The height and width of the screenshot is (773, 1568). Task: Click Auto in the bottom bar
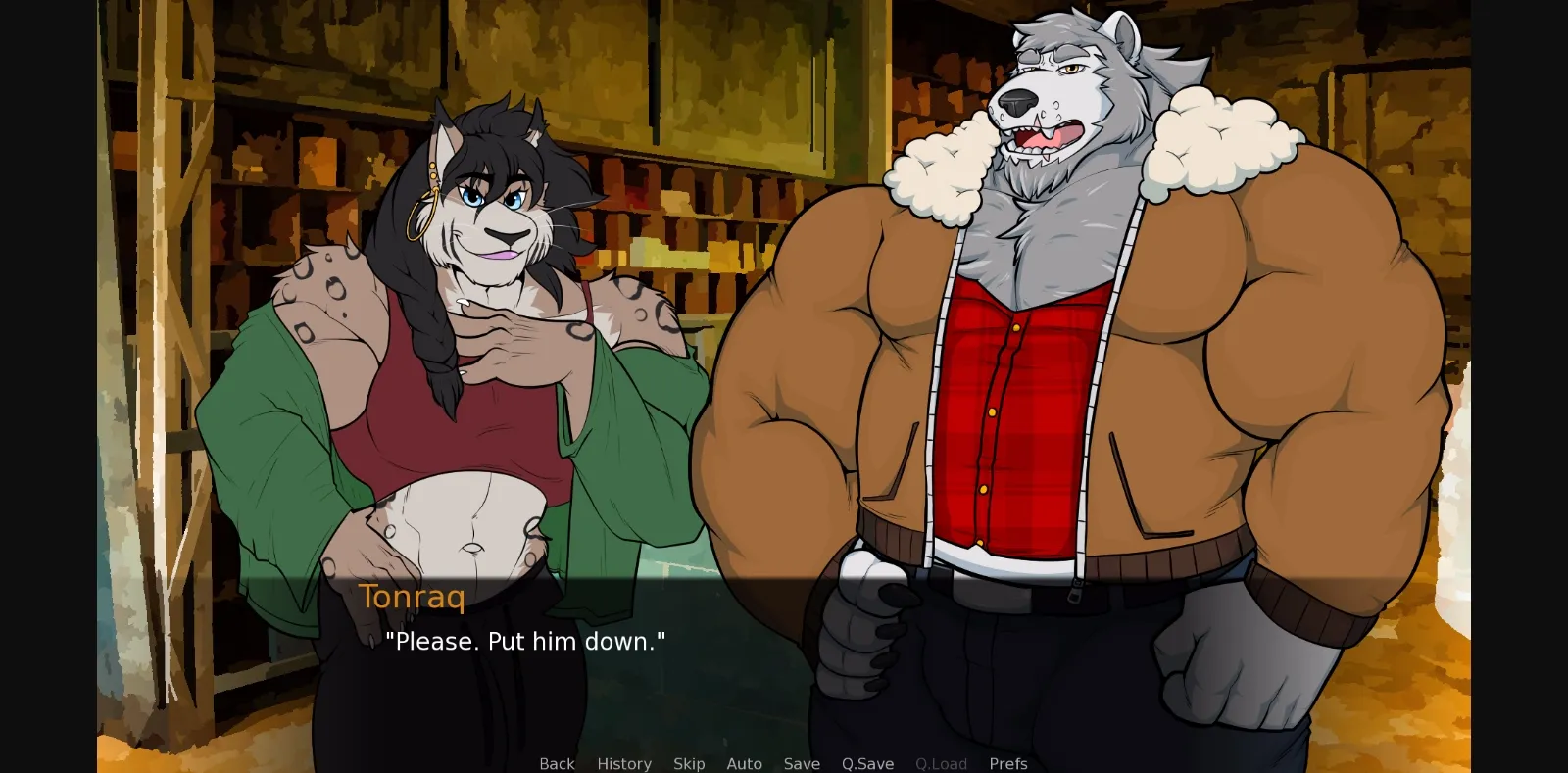tap(745, 763)
